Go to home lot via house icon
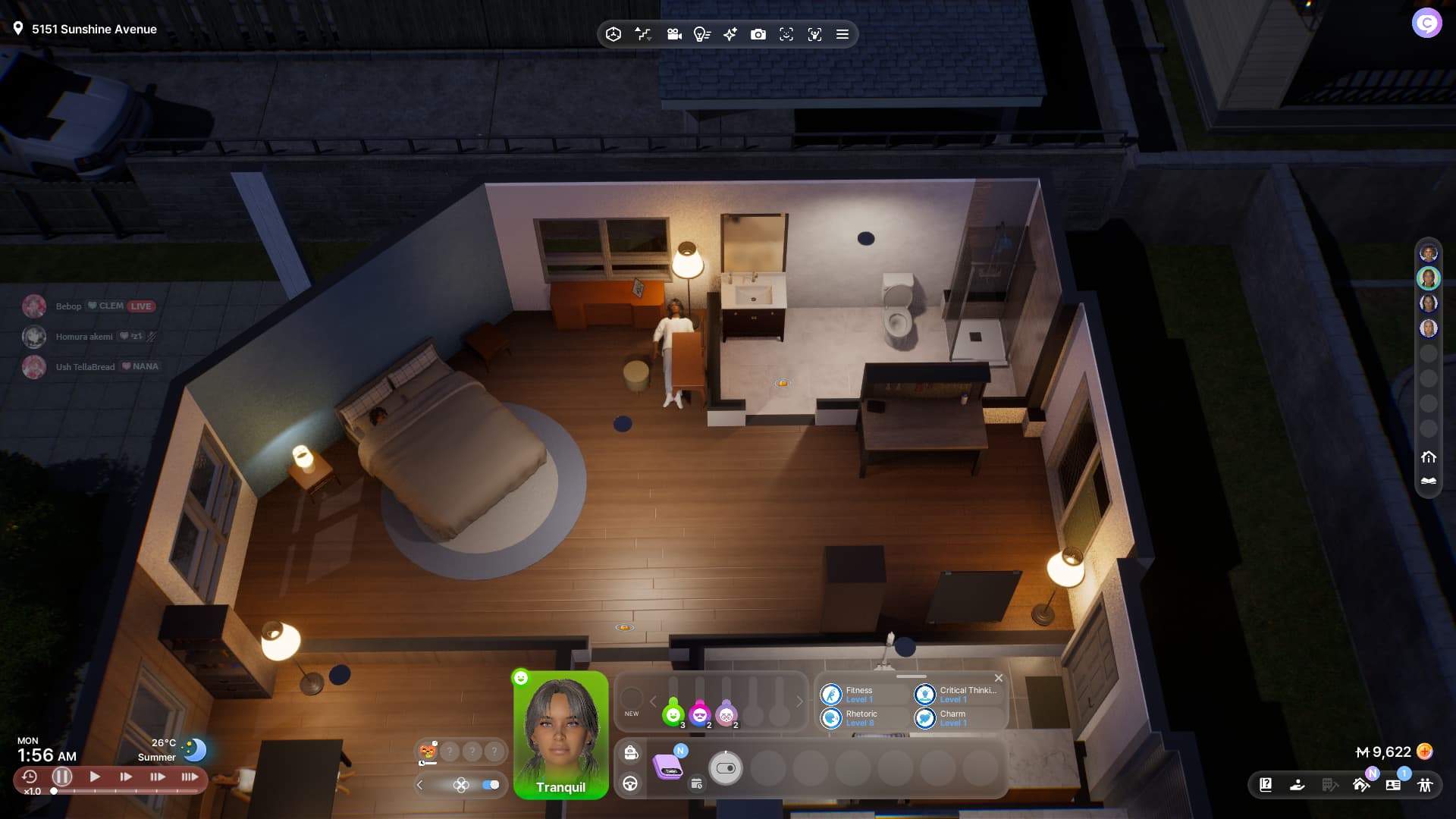 pyautogui.click(x=1429, y=457)
